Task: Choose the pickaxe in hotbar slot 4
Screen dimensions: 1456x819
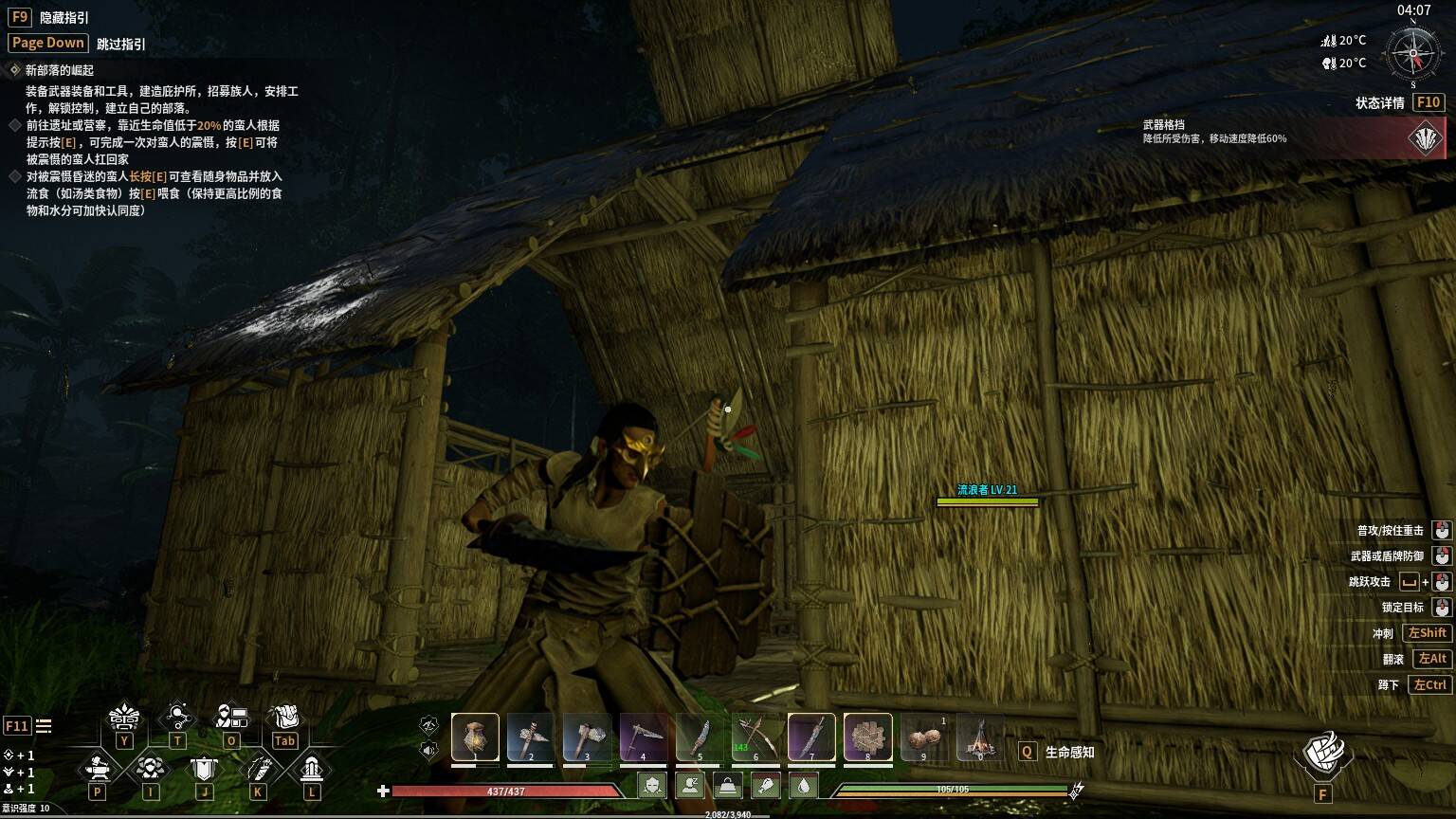Action: 643,737
